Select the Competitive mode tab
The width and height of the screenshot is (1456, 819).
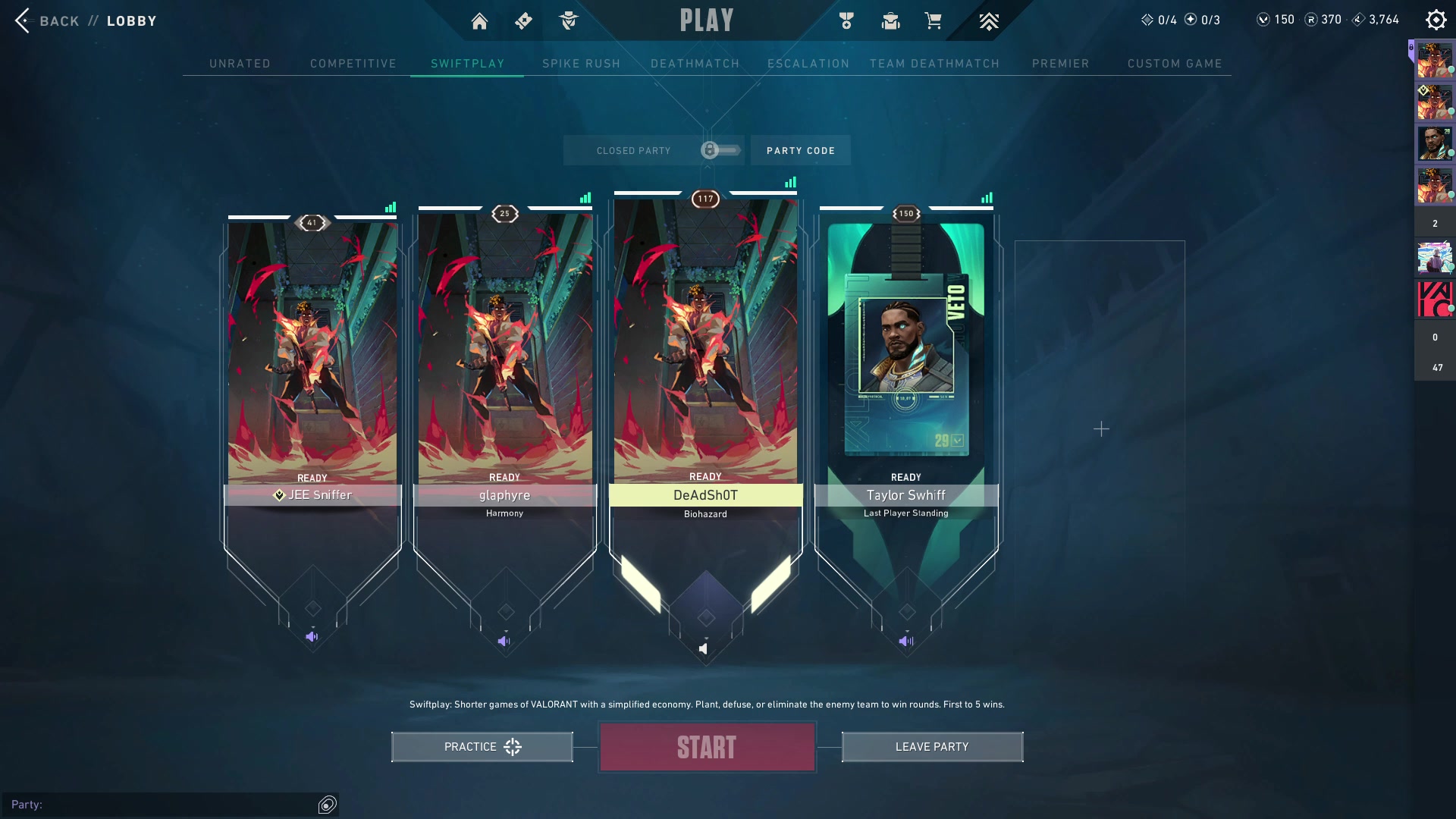tap(353, 64)
